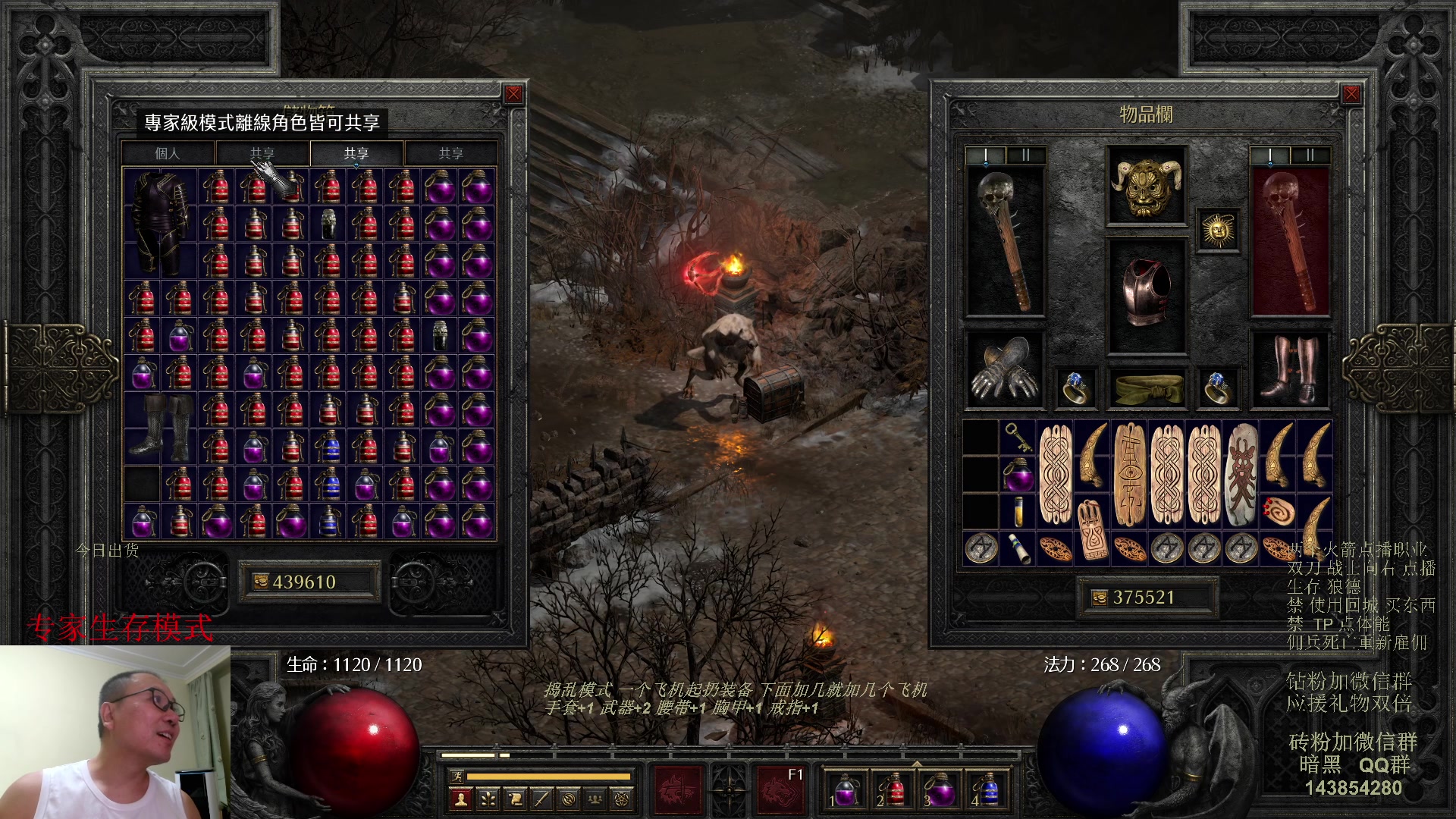Select the equipped olive sash belt
This screenshot has height=819, width=1456.
click(x=1146, y=387)
